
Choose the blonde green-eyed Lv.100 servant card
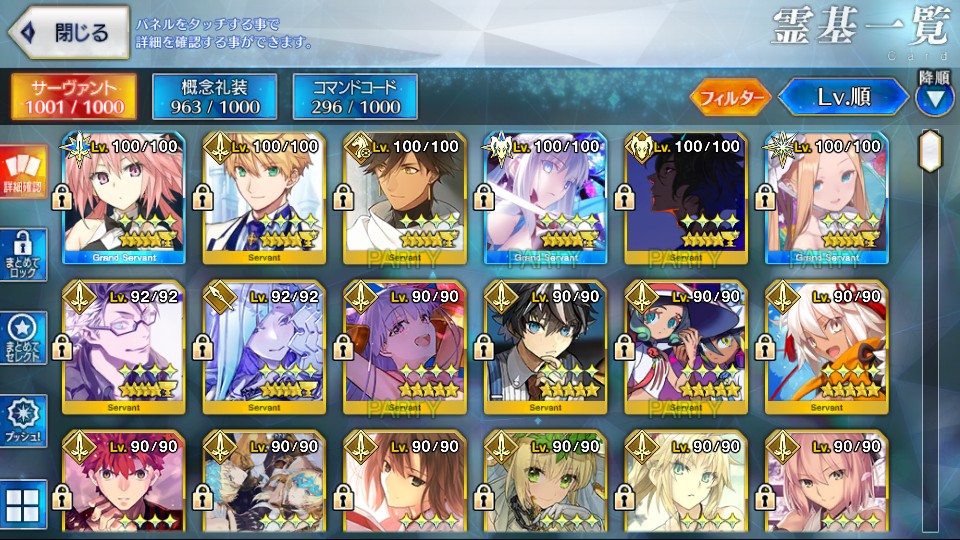(x=264, y=197)
